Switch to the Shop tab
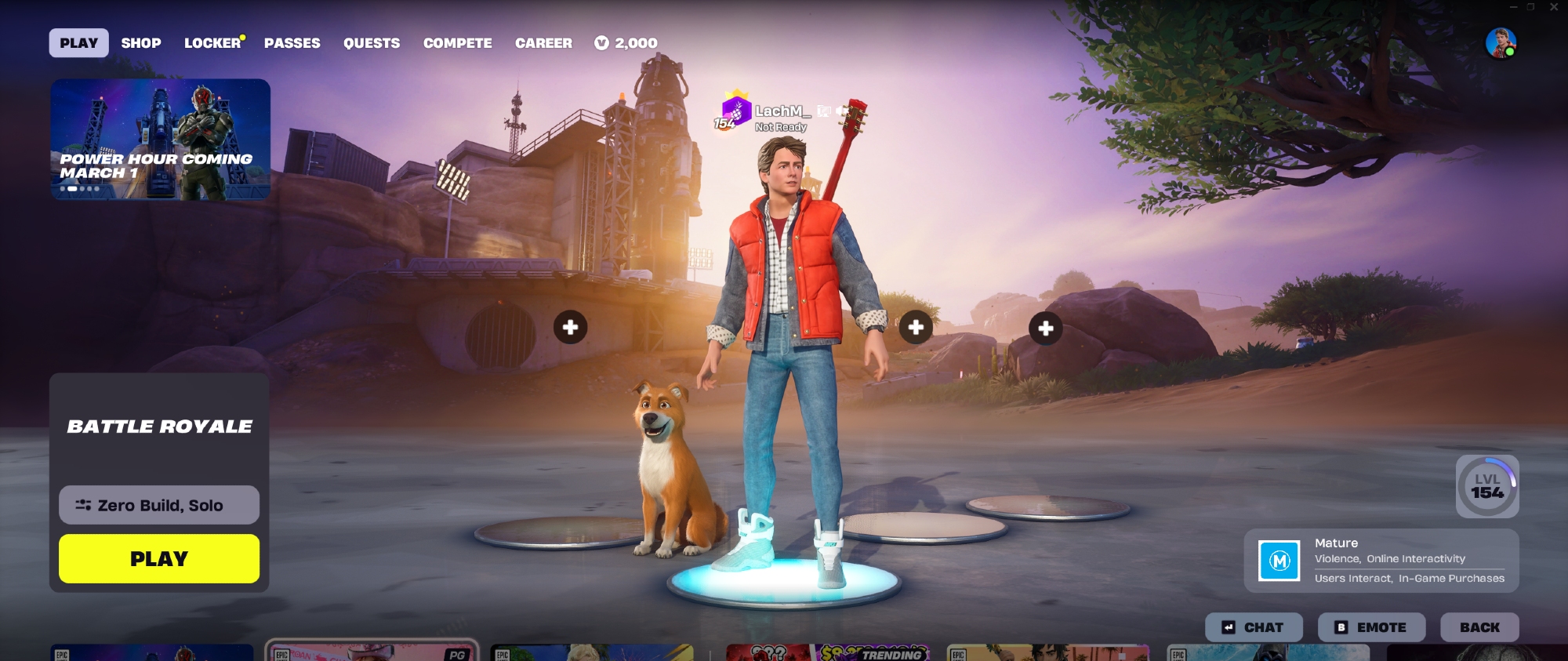 141,43
